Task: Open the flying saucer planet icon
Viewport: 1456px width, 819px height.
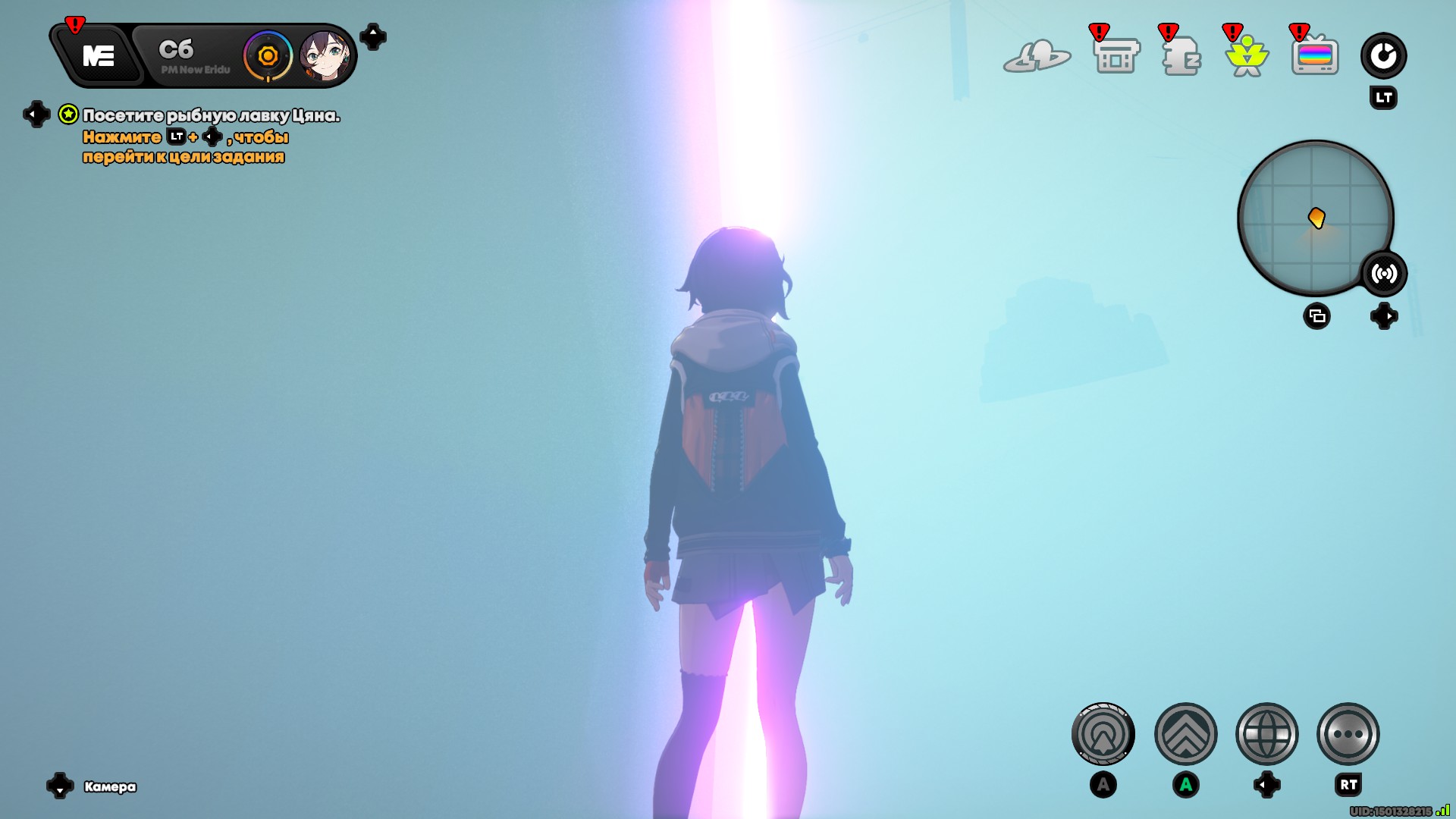Action: 1037,56
